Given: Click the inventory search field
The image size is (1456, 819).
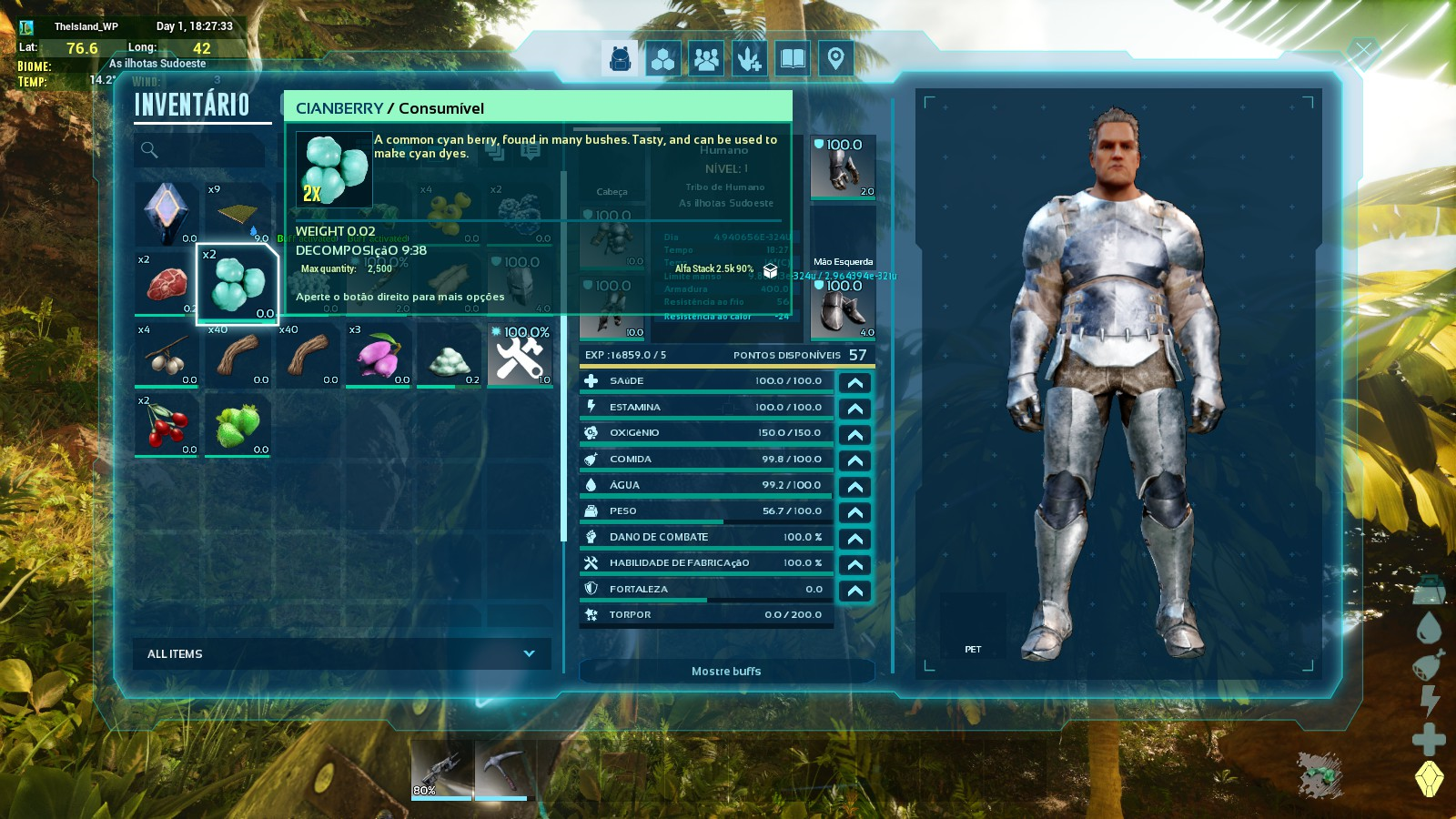Looking at the screenshot, I should [200, 150].
